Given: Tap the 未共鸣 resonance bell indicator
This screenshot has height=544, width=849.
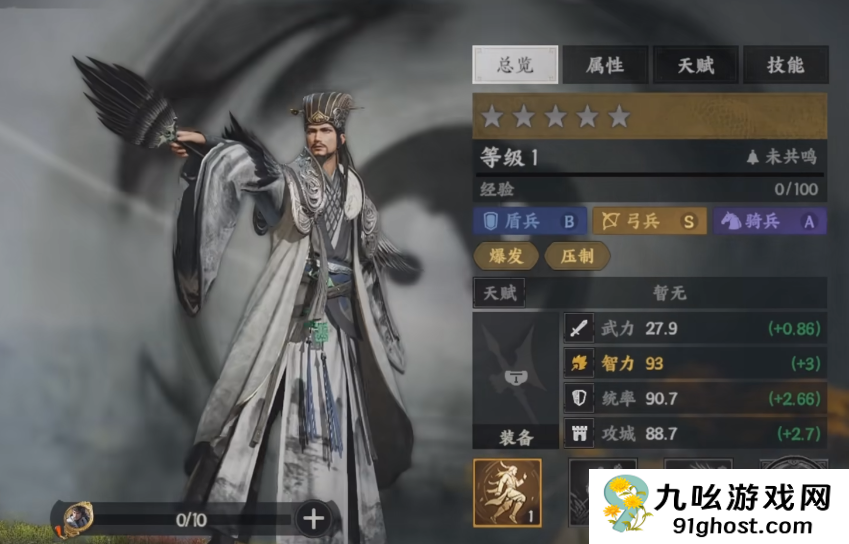Looking at the screenshot, I should (781, 156).
